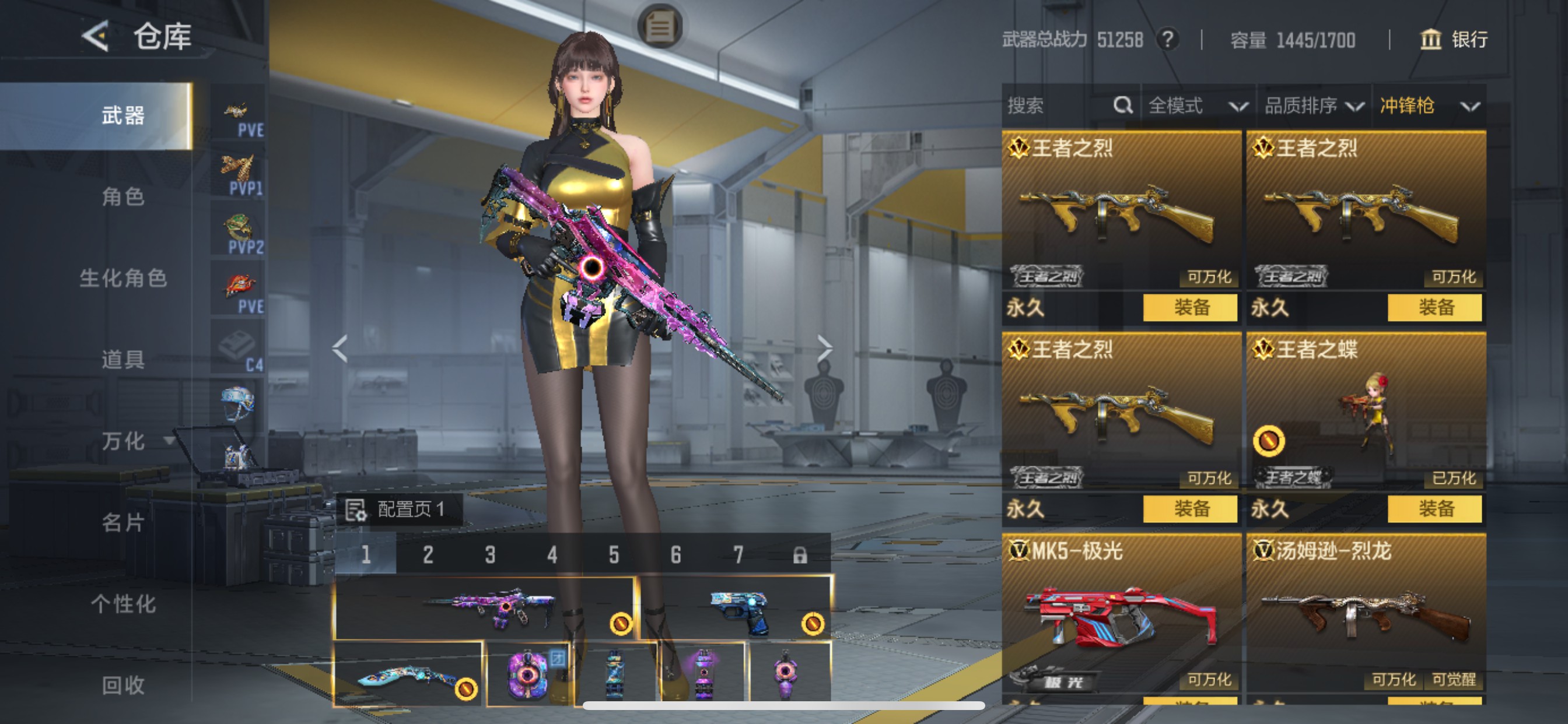Open the 回收 recycle section
Screen dimensions: 1568x724
click(x=123, y=685)
